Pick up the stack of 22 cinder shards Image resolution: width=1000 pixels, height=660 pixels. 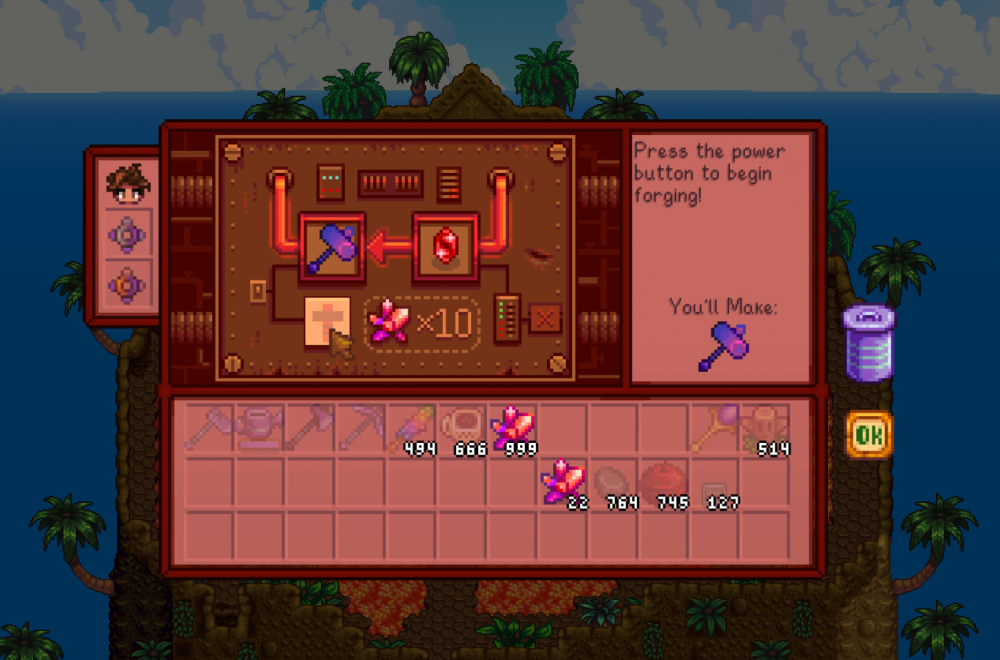(562, 480)
